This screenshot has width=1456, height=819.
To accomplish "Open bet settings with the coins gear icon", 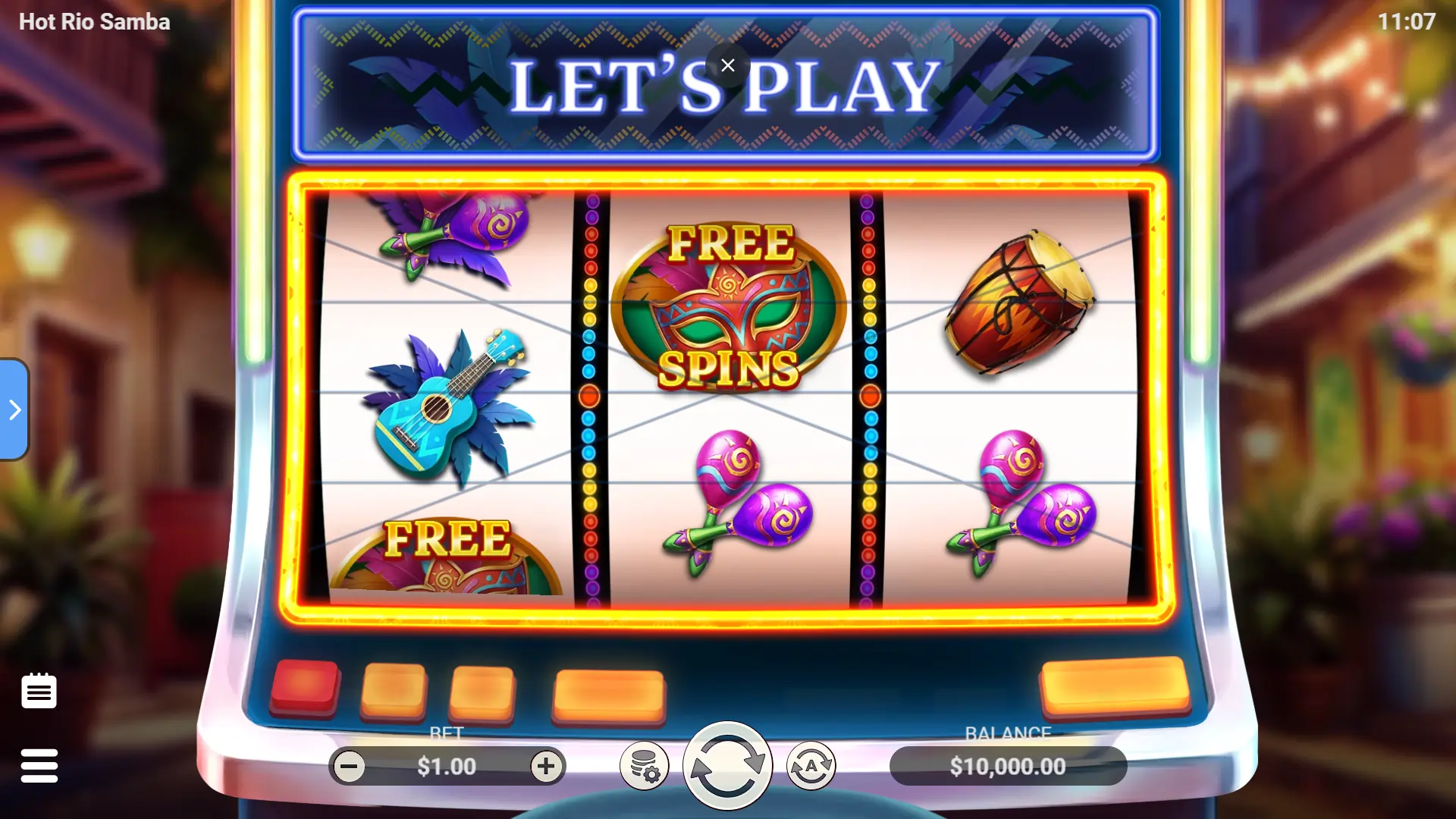I will [x=645, y=767].
